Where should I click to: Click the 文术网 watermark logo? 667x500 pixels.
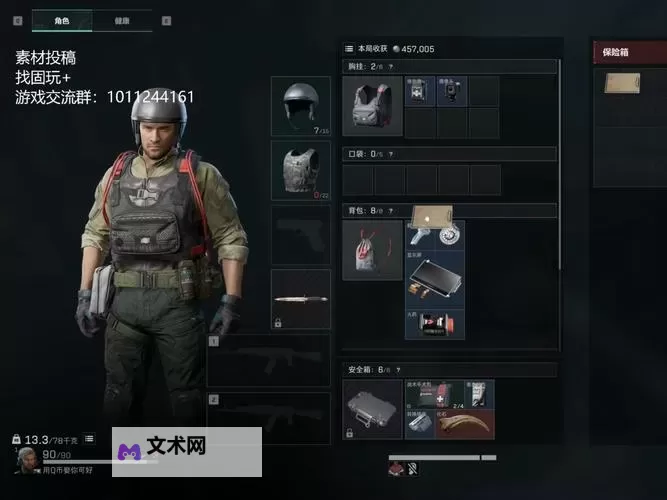click(187, 451)
